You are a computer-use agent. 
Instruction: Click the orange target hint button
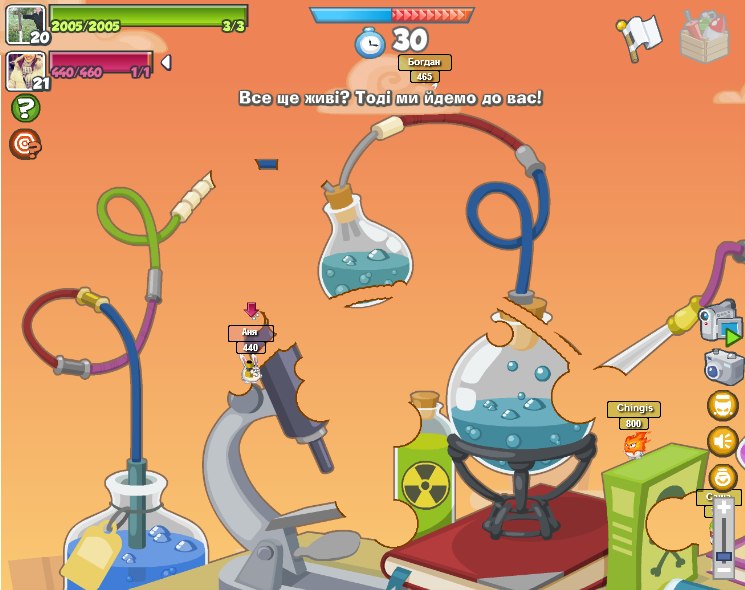coord(25,144)
